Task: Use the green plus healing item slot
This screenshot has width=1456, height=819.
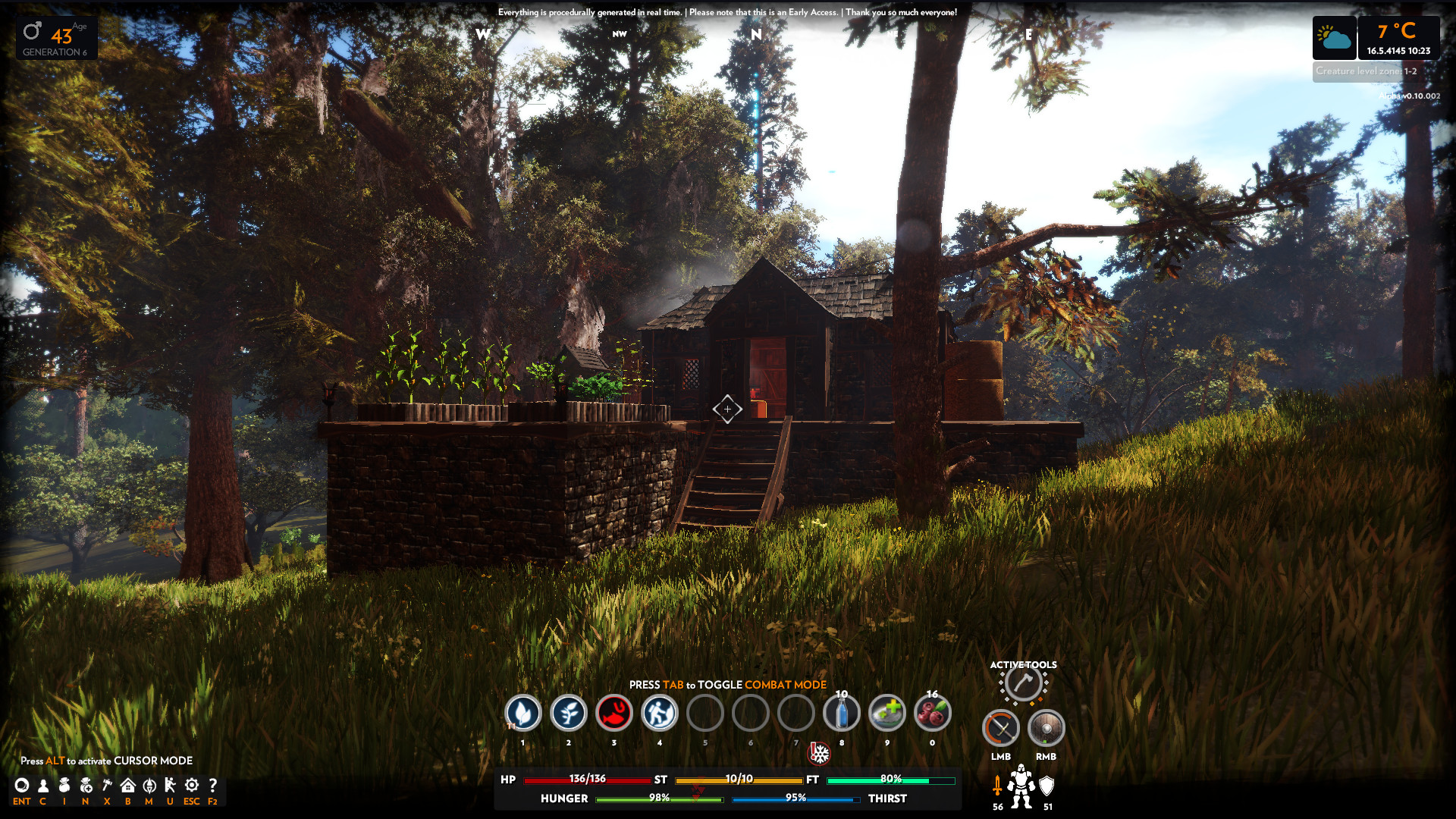Action: 887,713
